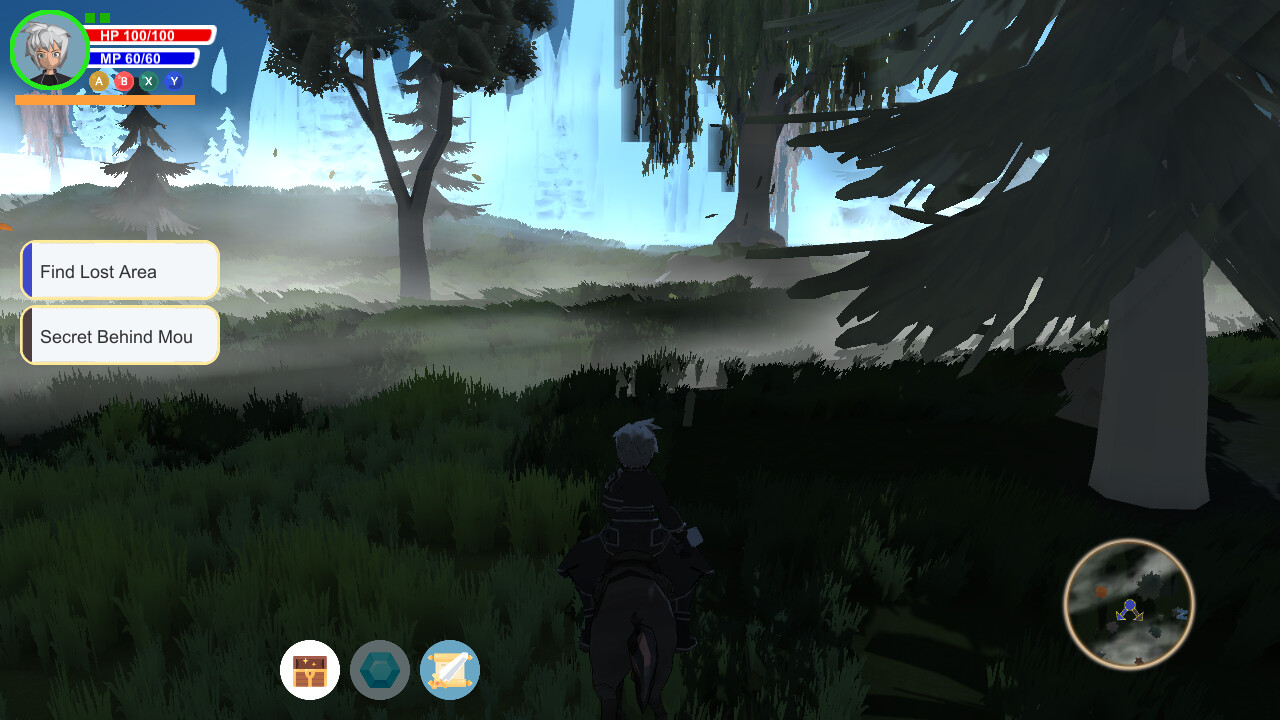Click the orange experience progress bar
This screenshot has height=720, width=1280.
coord(105,99)
